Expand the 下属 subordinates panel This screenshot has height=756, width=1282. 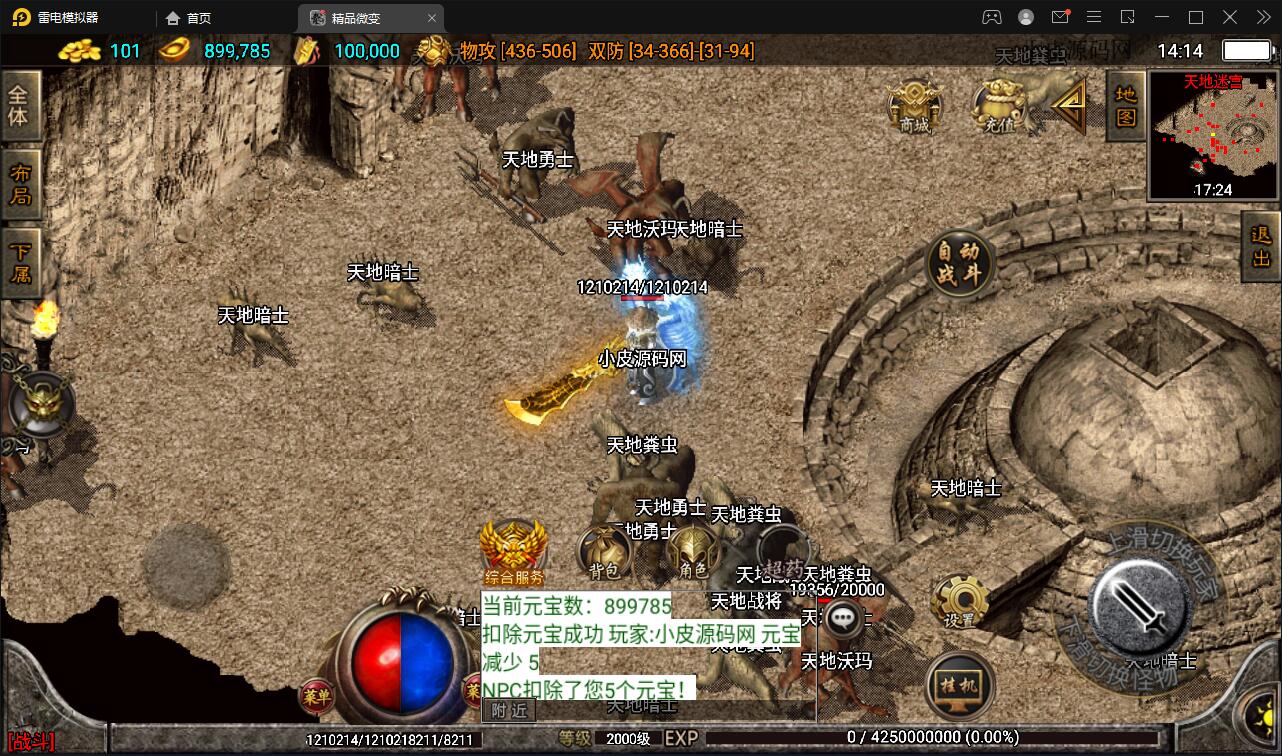(x=22, y=256)
